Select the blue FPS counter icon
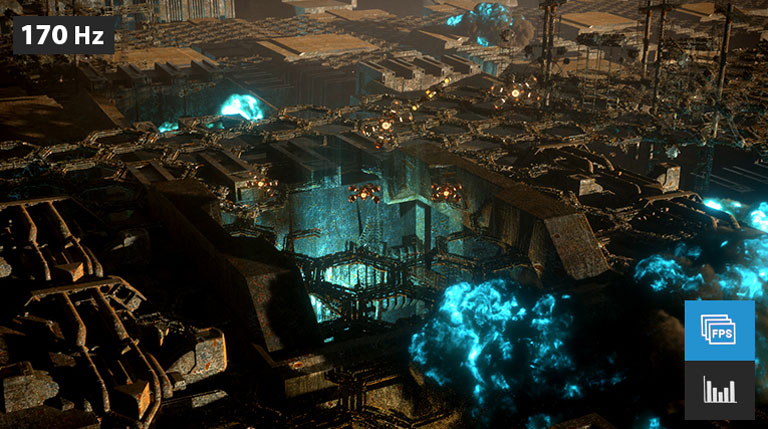 (x=719, y=330)
